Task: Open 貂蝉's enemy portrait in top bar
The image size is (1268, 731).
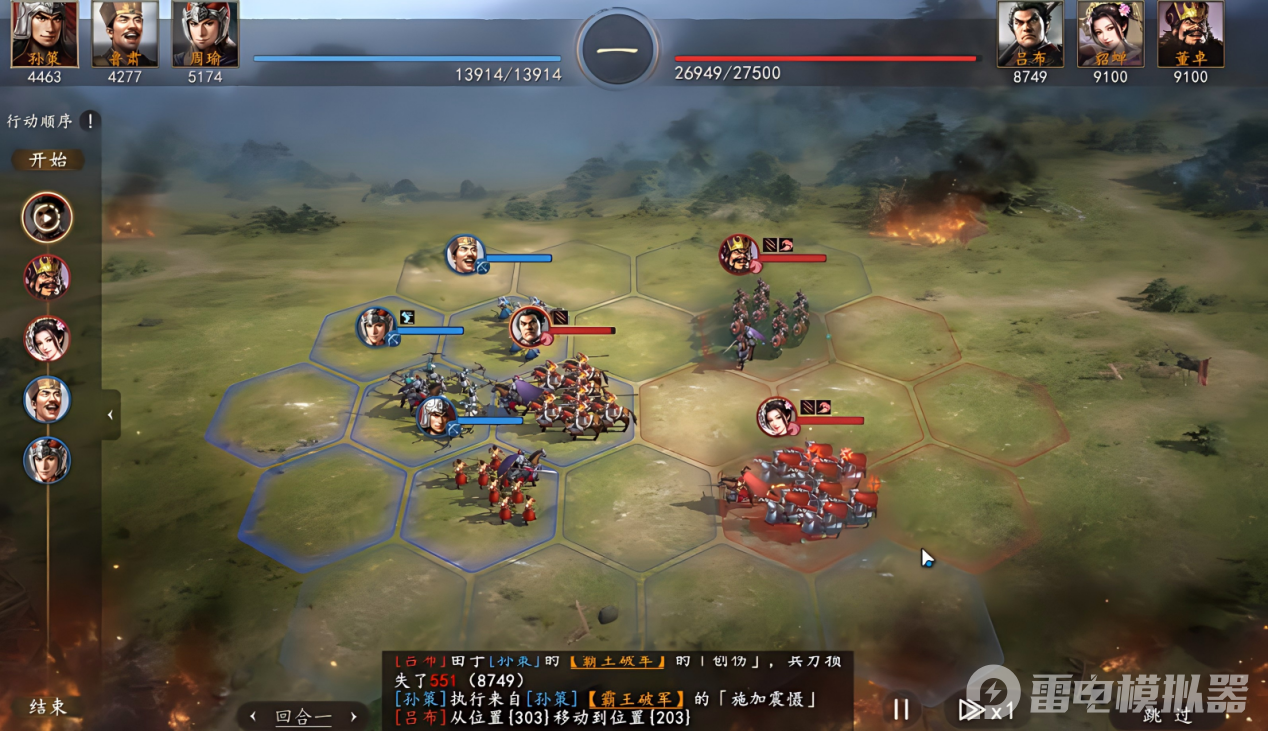Action: click(x=1110, y=34)
